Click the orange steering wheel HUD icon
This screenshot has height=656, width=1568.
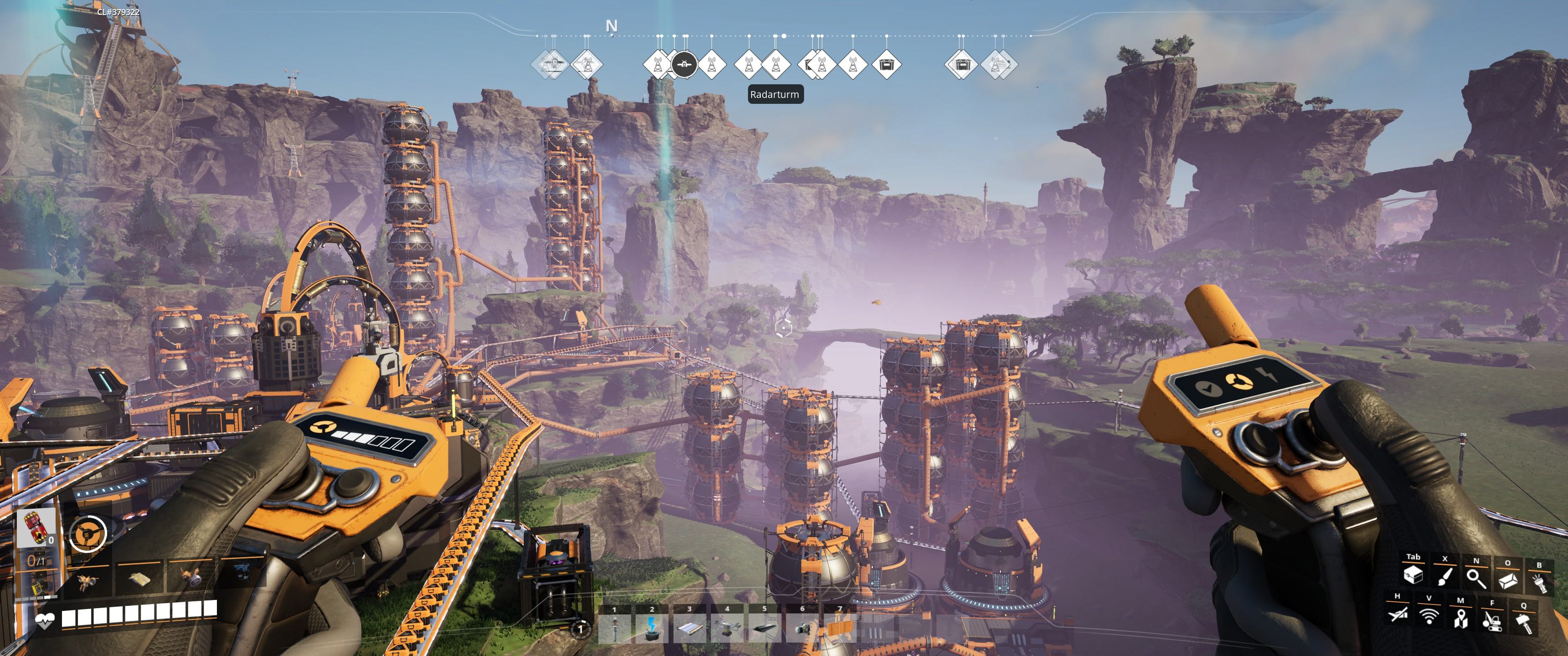[88, 534]
